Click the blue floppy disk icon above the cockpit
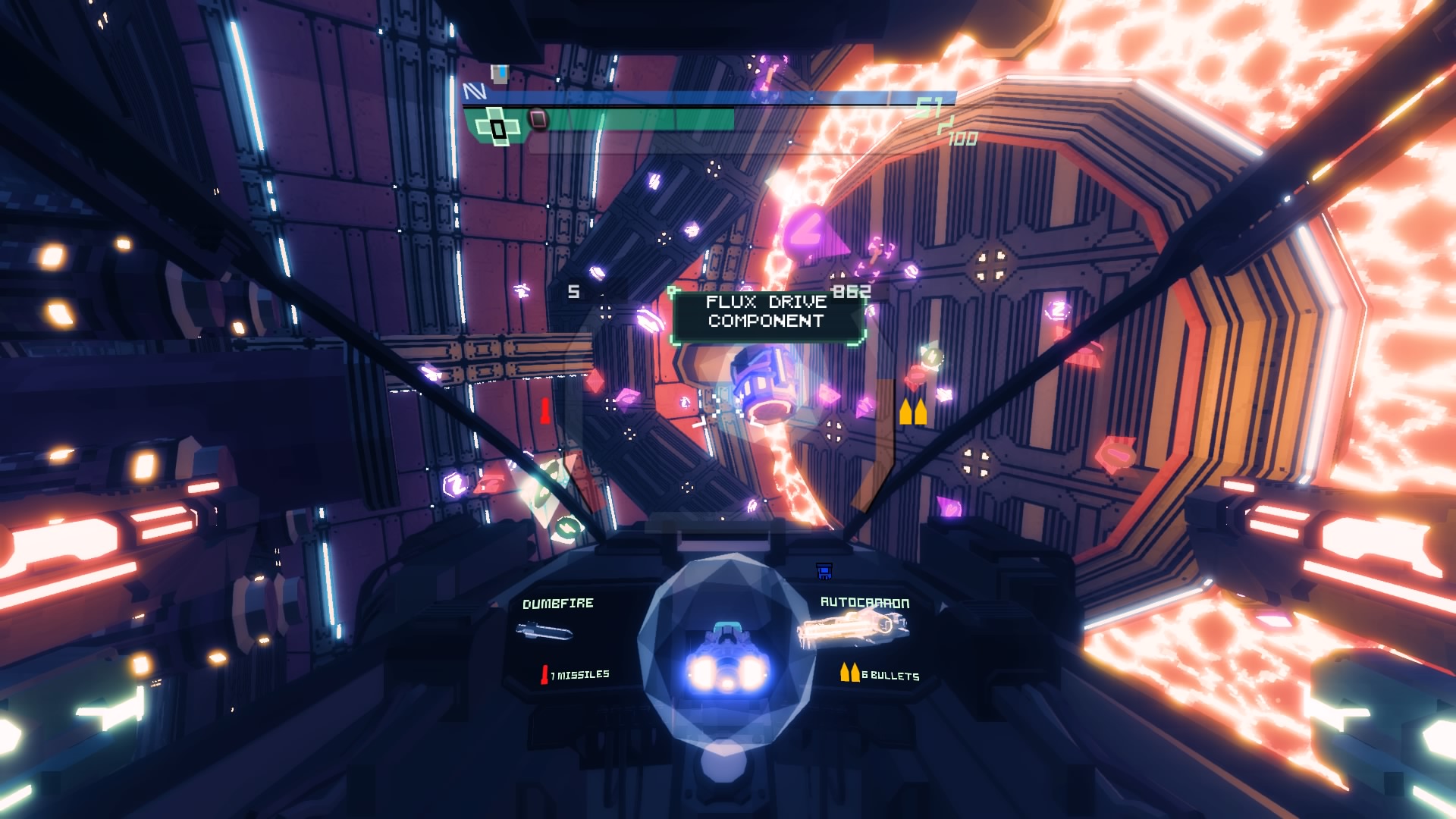Screen dimensions: 1456x819 tap(824, 571)
